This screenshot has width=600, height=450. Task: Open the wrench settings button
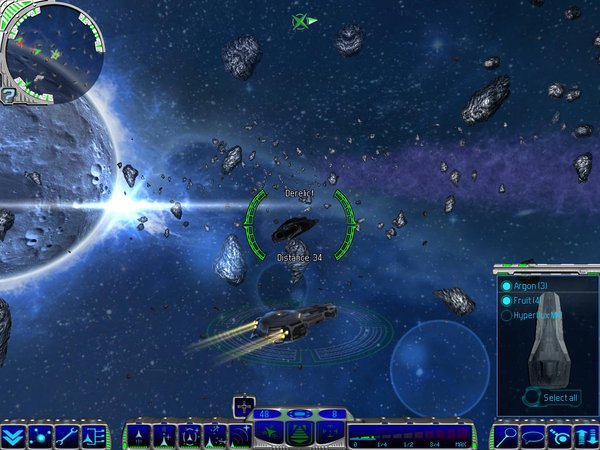(x=66, y=435)
